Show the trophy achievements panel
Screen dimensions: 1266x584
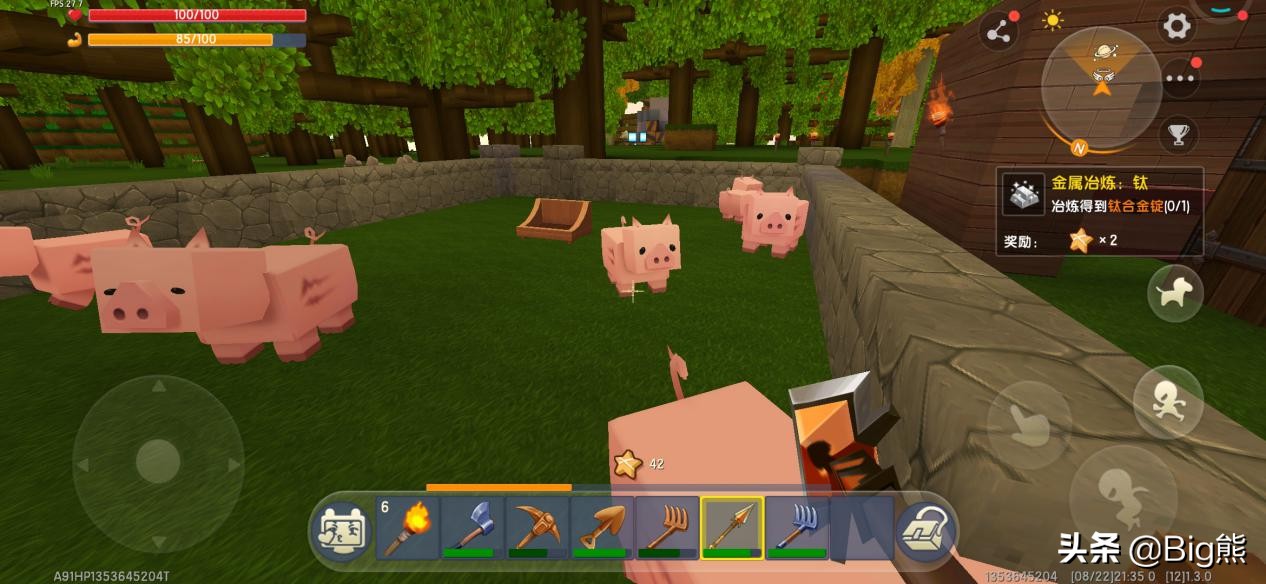coord(1179,132)
